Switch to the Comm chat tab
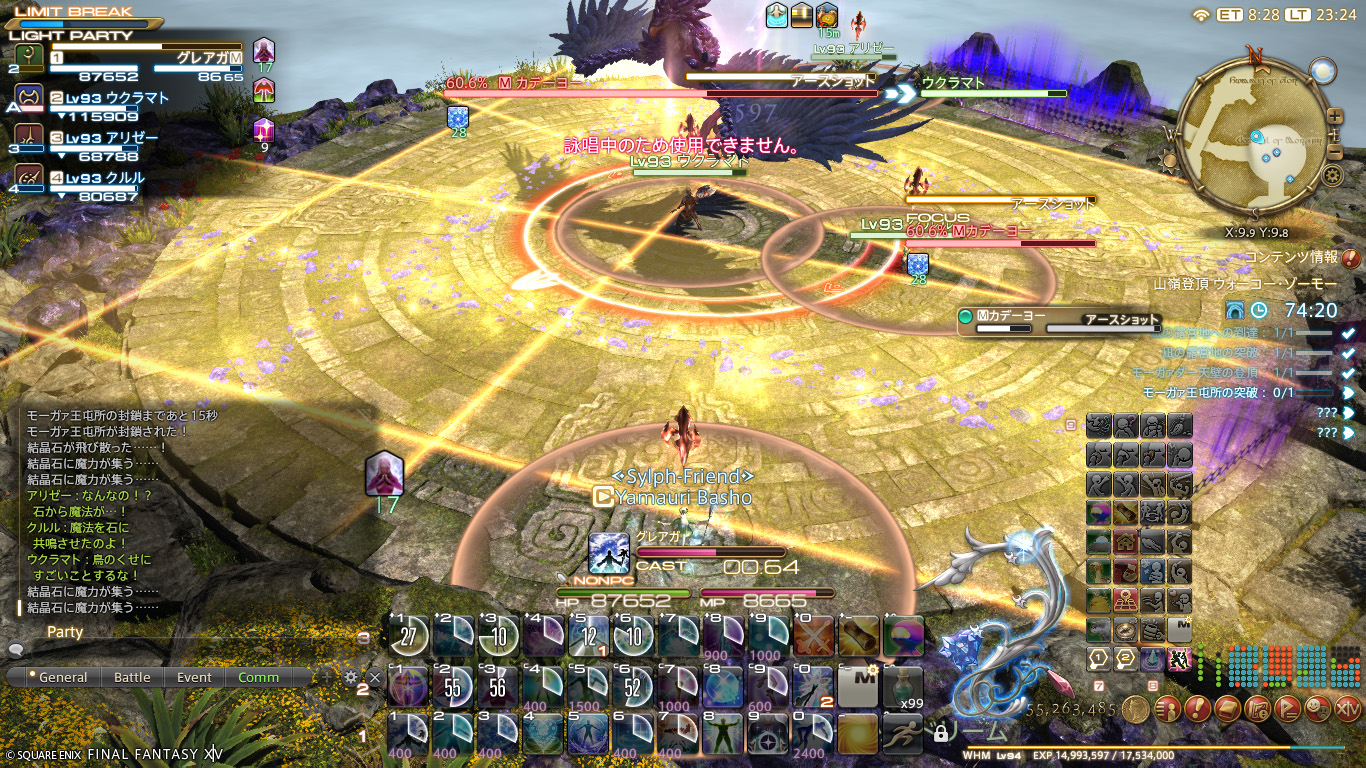Screen dimensions: 1366x768 pos(258,677)
